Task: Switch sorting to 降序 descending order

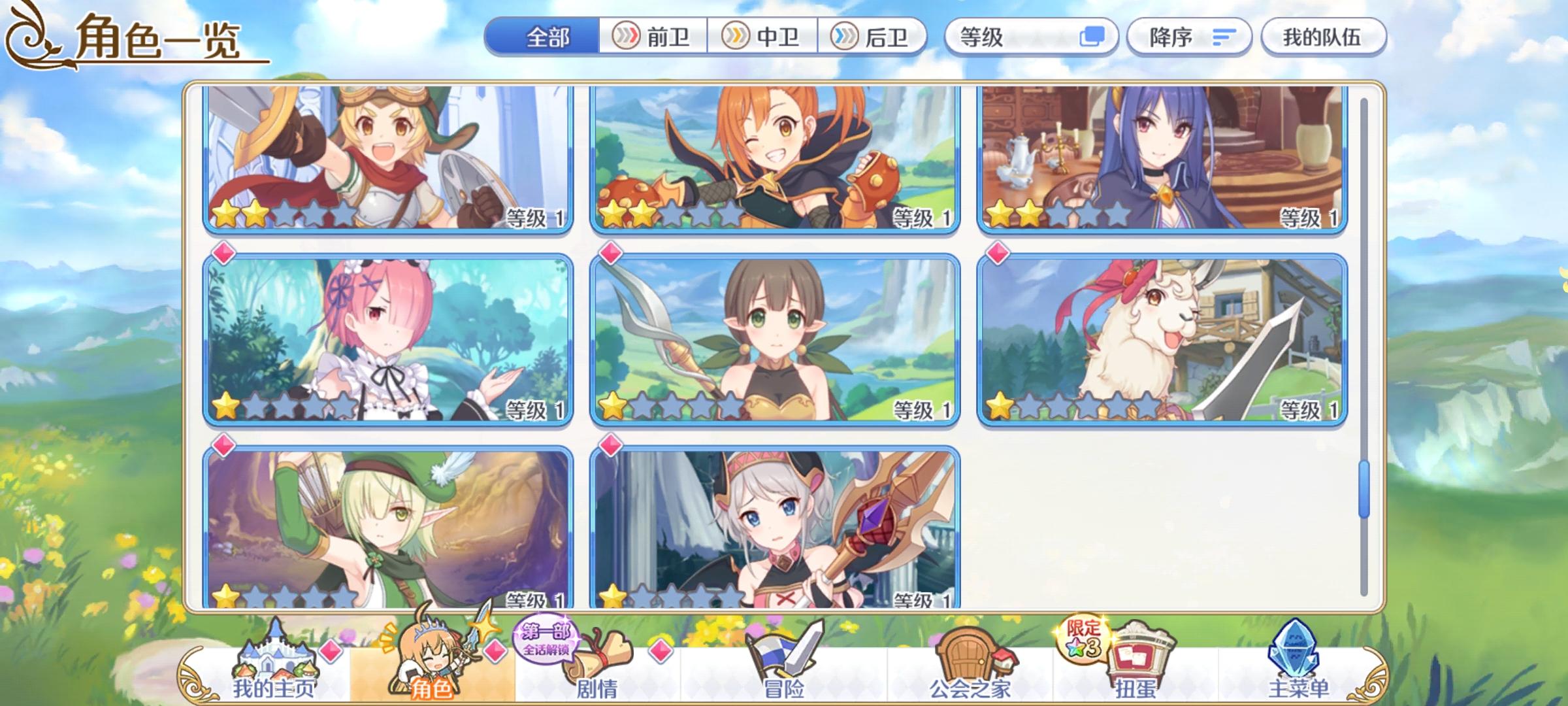Action: tap(1190, 37)
